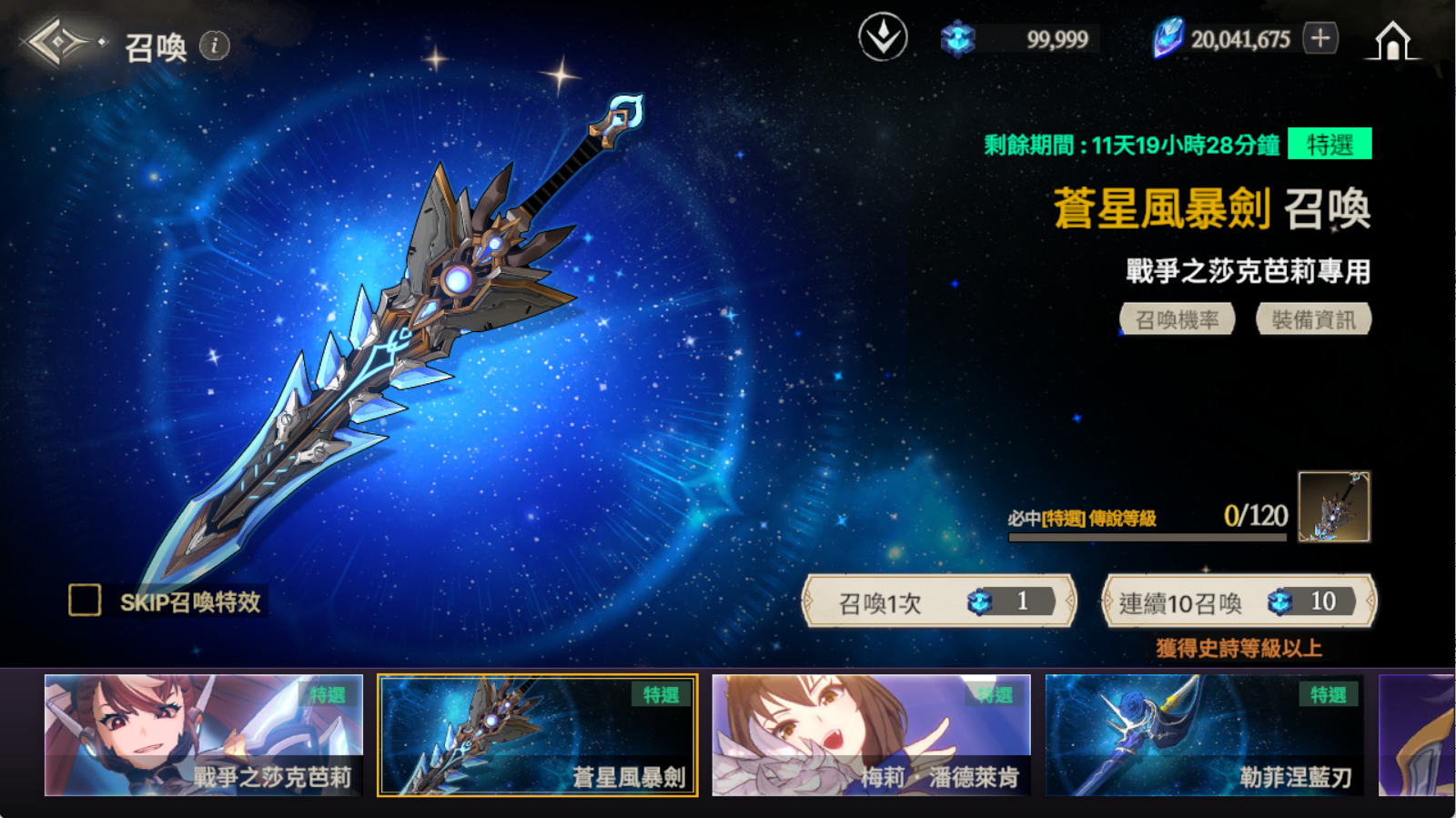The height and width of the screenshot is (818, 1456).
Task: View 召喚機率 summon rates
Action: pos(1177,319)
